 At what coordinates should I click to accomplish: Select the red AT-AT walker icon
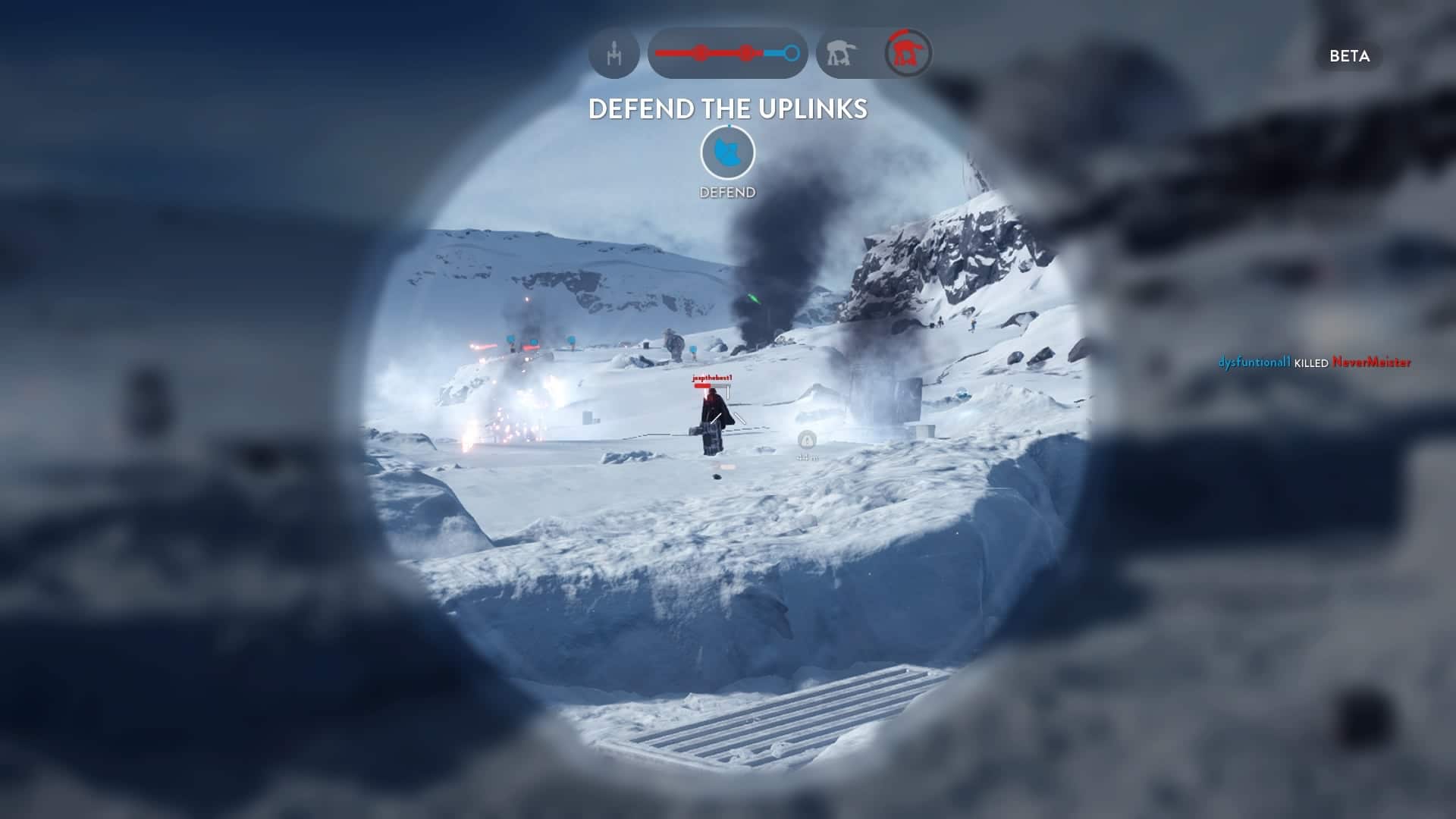908,54
